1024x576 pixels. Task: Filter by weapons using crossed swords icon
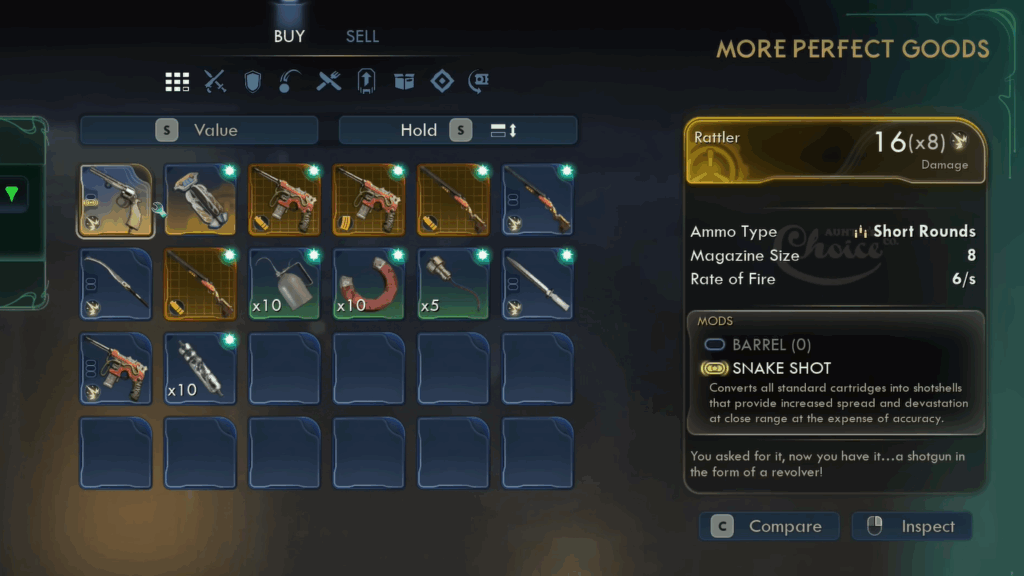pyautogui.click(x=215, y=82)
